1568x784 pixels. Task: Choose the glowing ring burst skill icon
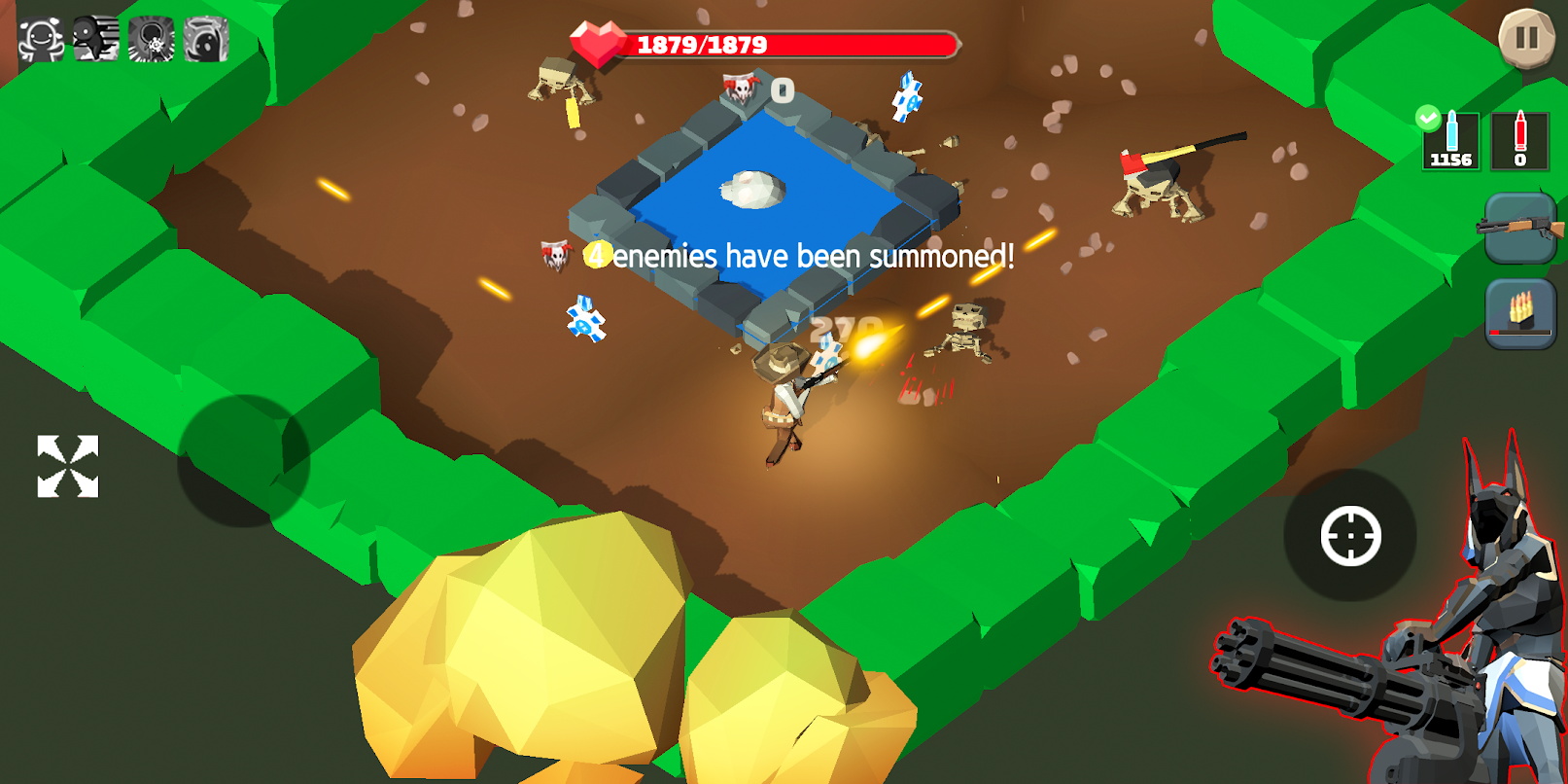(x=151, y=40)
